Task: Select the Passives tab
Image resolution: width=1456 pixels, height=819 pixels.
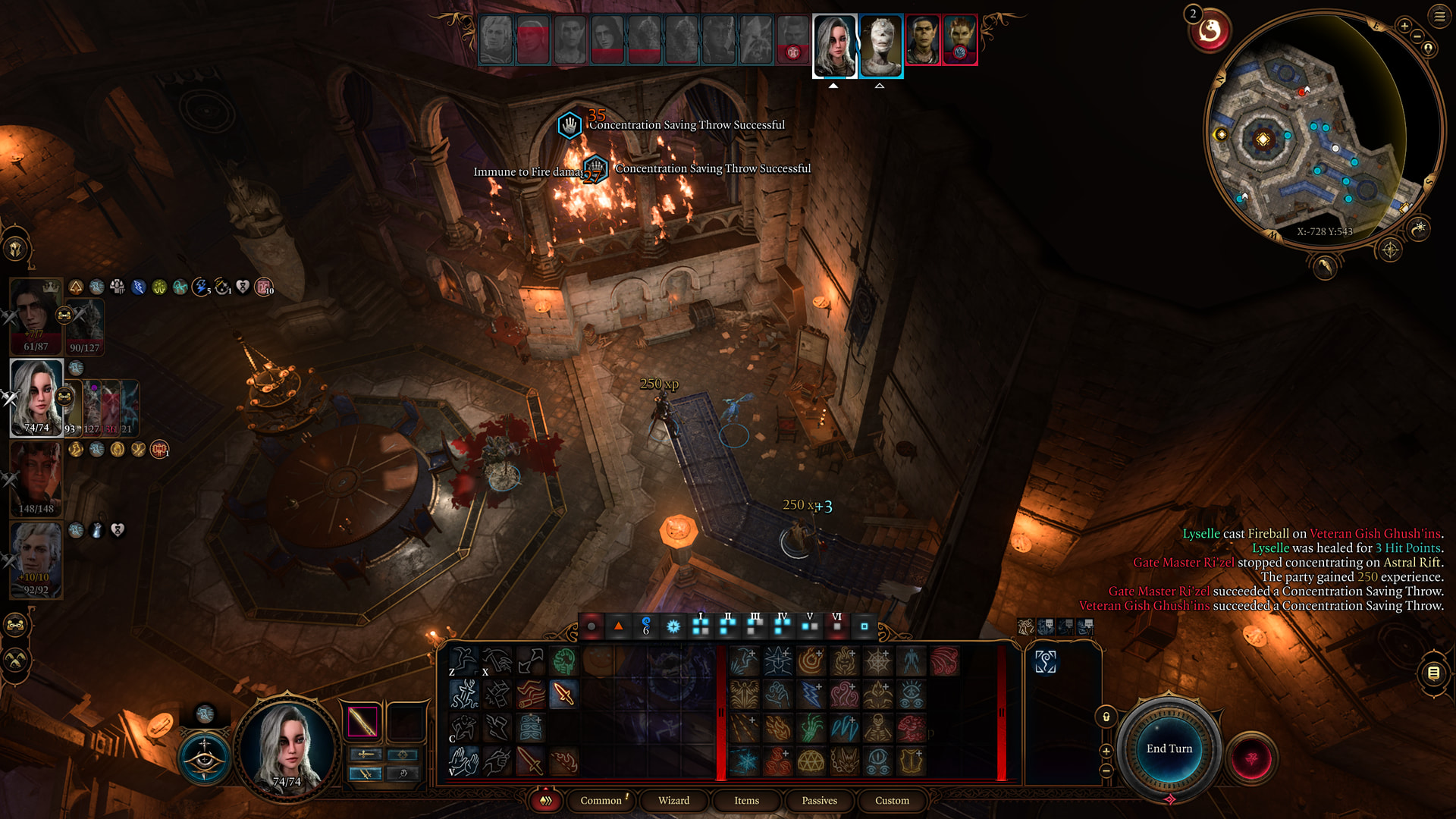Action: (819, 801)
